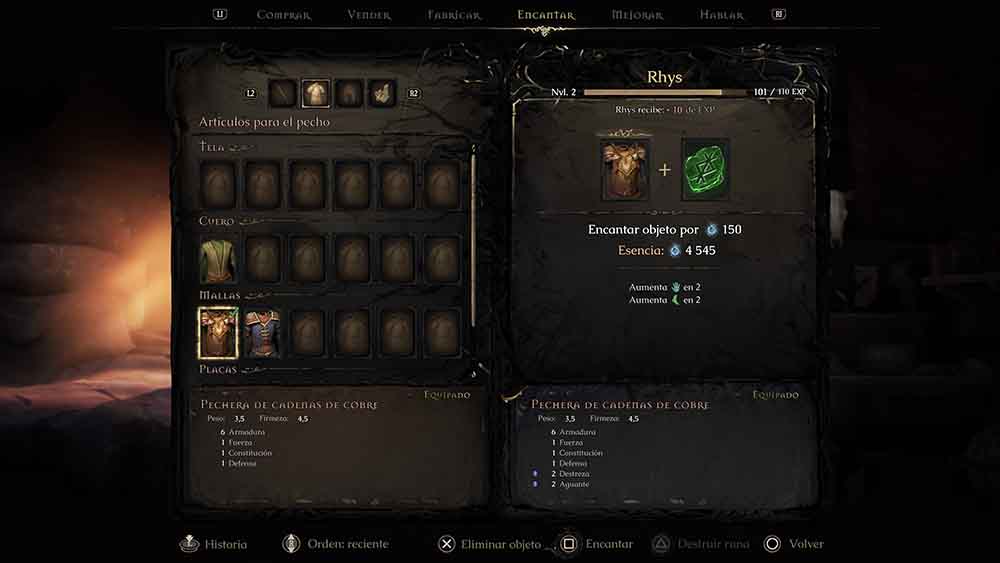Viewport: 1000px width, 563px height.
Task: Select the gloves category icon
Action: (x=381, y=94)
